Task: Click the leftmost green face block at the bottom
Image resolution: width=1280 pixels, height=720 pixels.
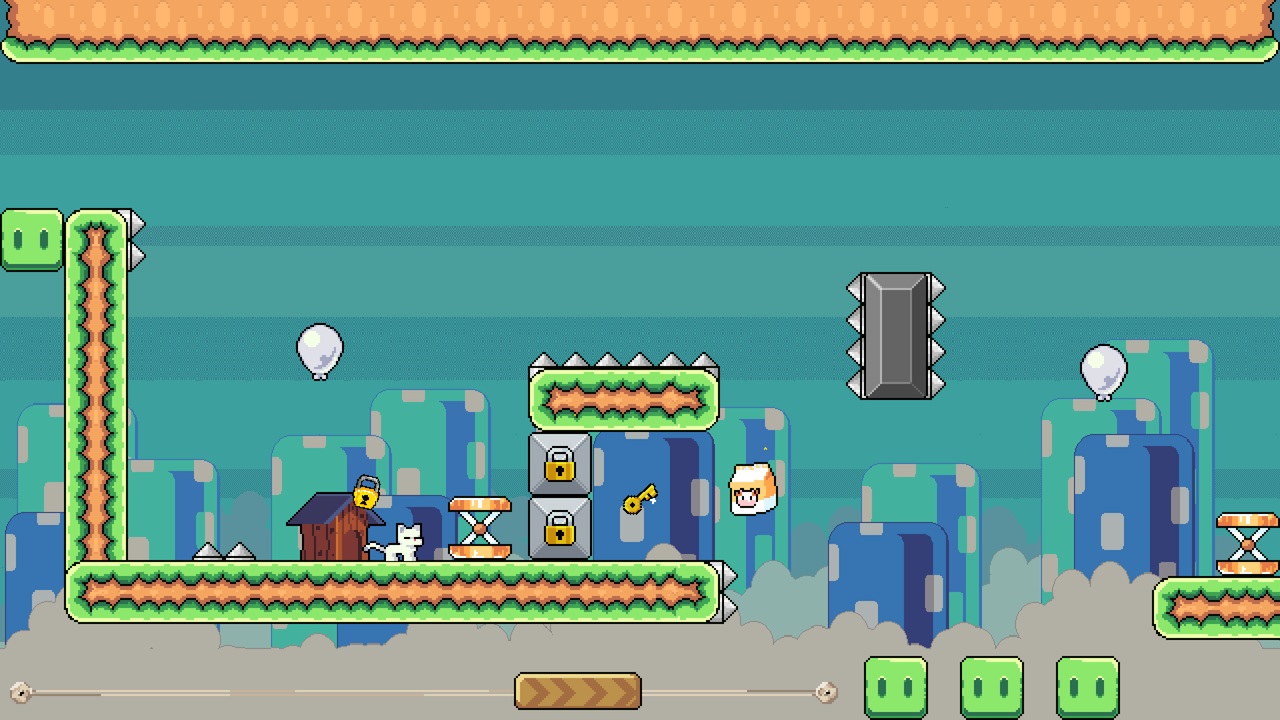Action: (895, 687)
